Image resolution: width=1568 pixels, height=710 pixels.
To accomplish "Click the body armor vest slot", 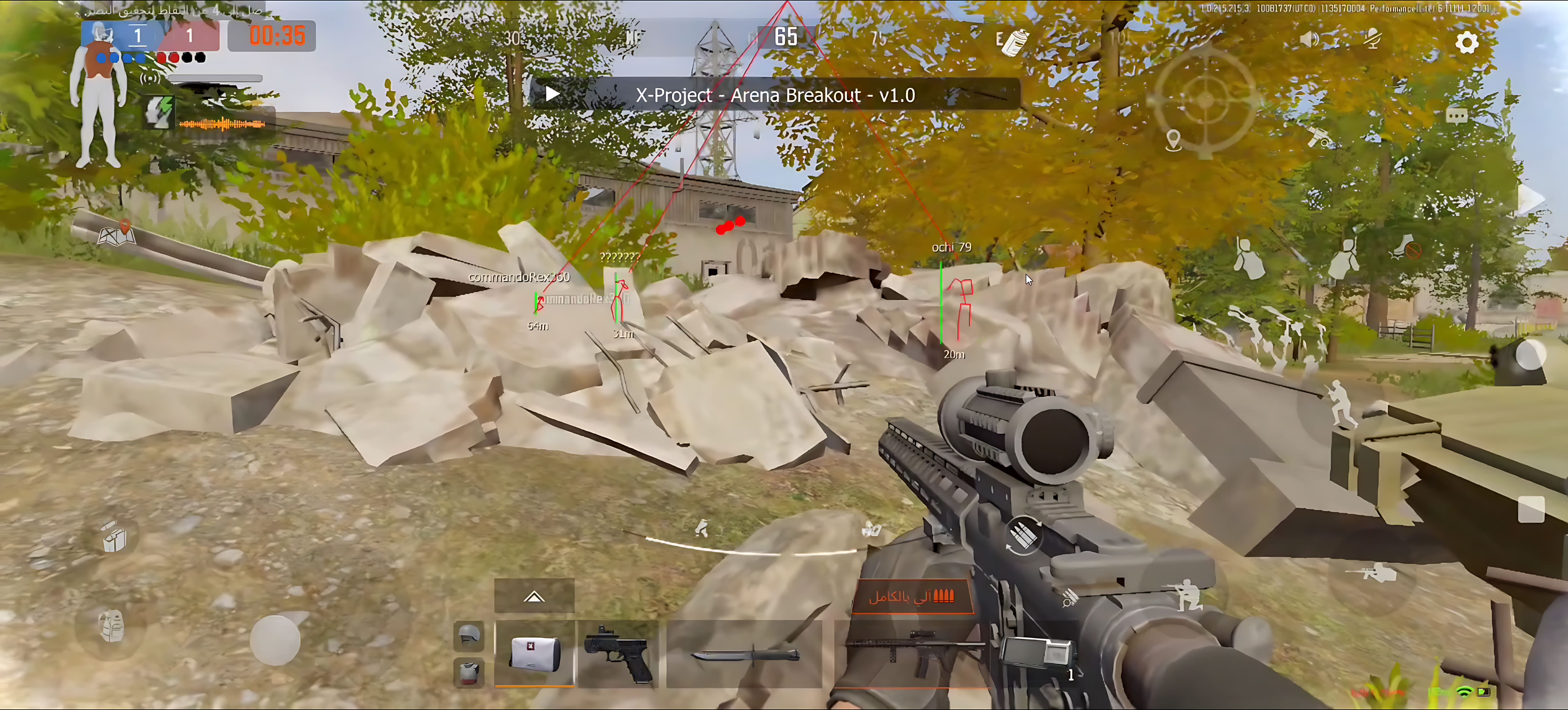I will [469, 672].
